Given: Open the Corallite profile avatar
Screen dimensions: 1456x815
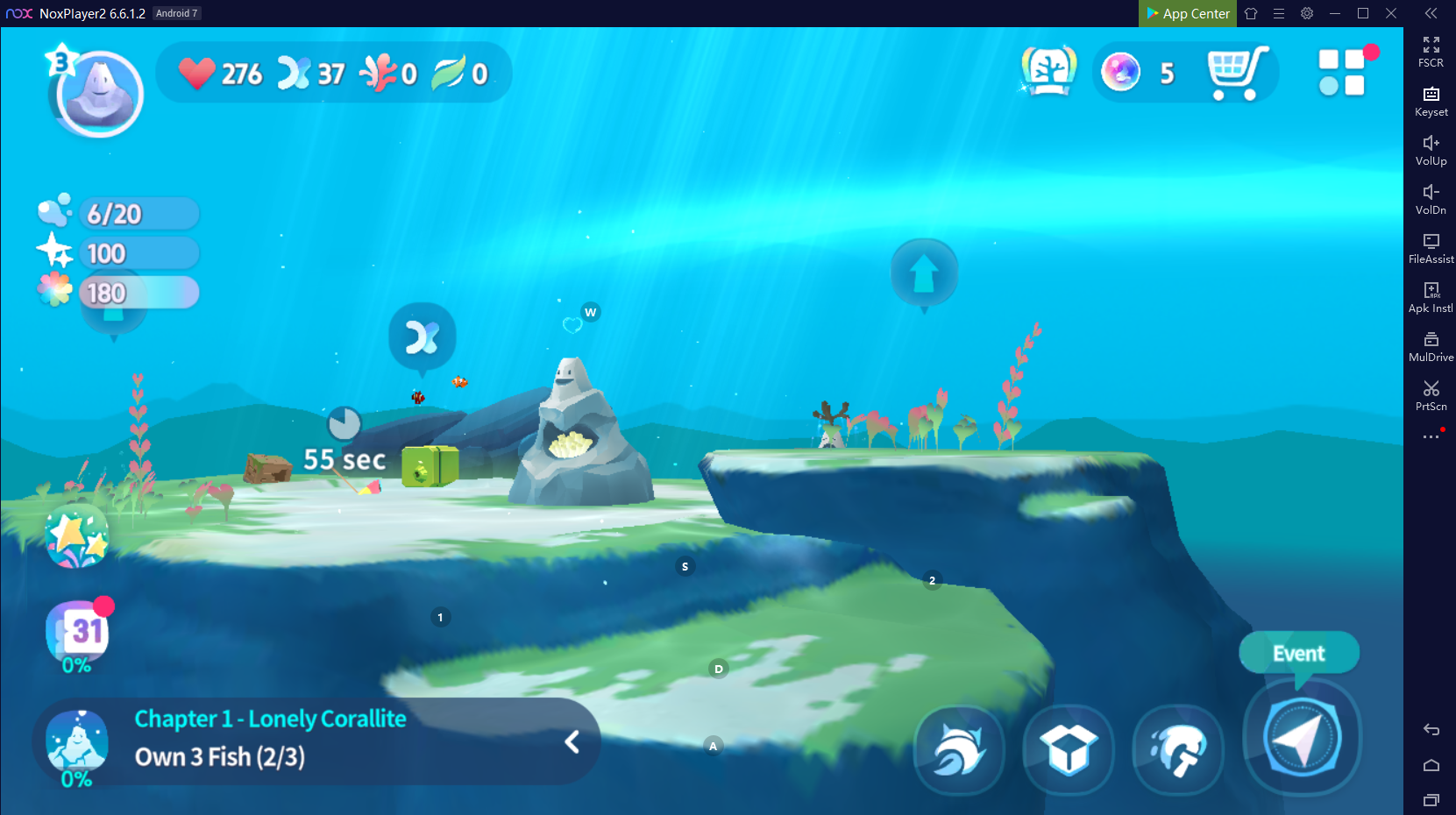Looking at the screenshot, I should point(98,93).
